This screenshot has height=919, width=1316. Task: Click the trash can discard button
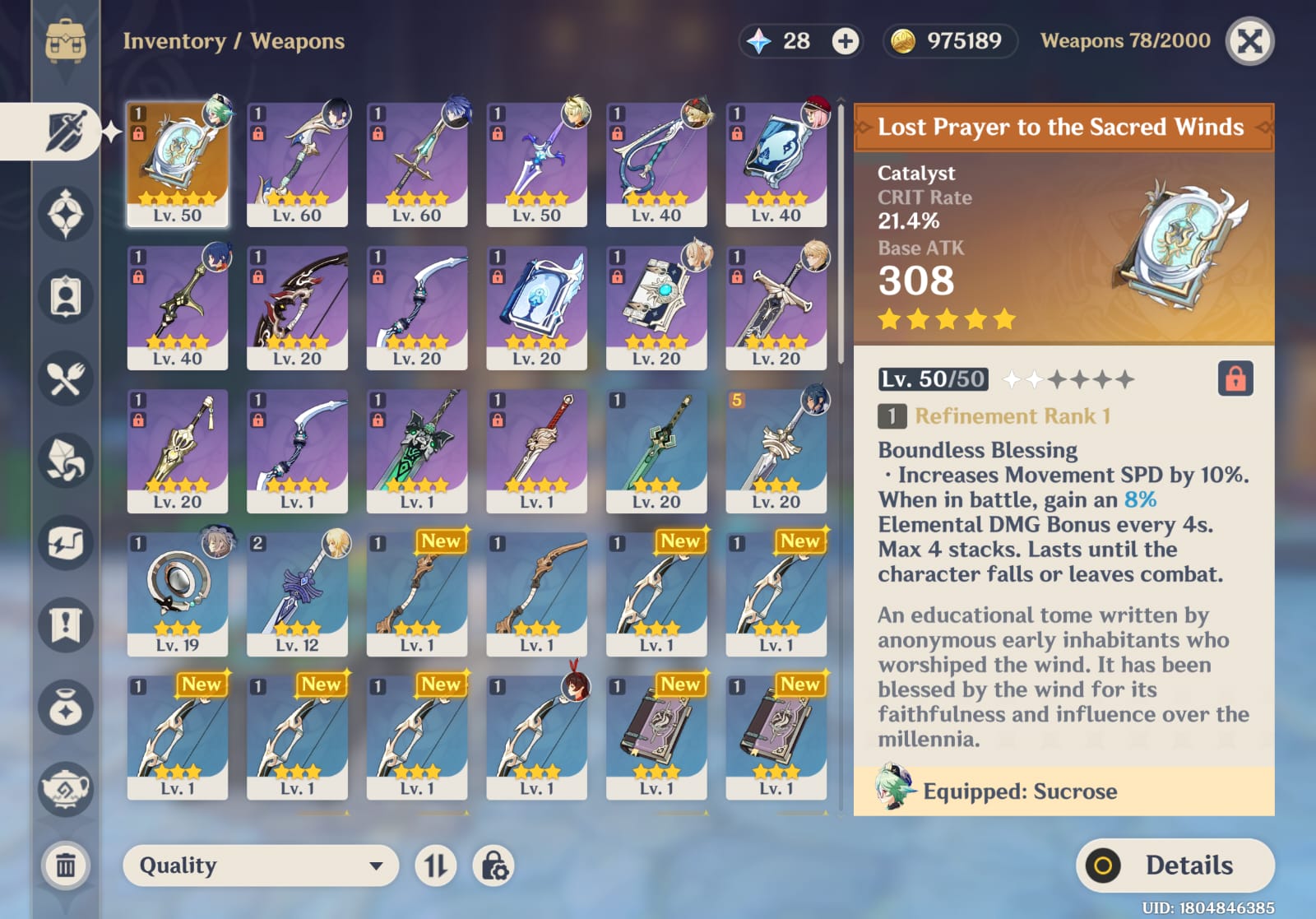pos(66,866)
